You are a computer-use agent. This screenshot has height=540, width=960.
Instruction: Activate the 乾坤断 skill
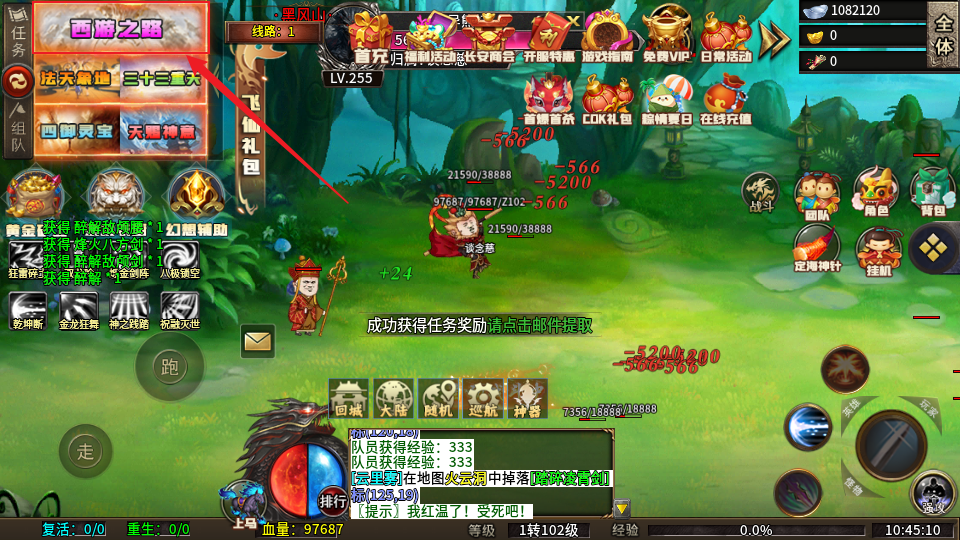(x=29, y=306)
